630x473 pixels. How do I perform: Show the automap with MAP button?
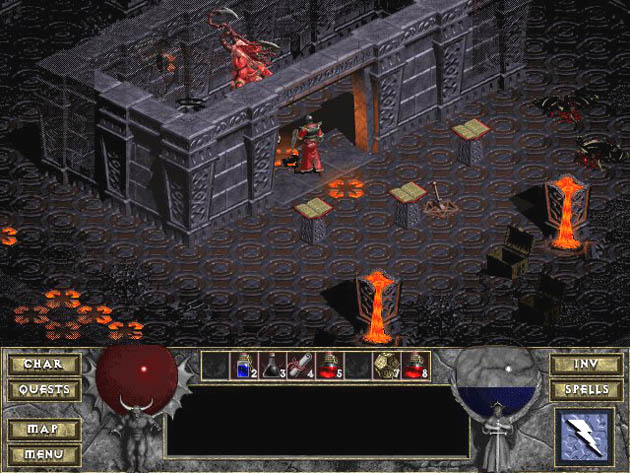45,429
